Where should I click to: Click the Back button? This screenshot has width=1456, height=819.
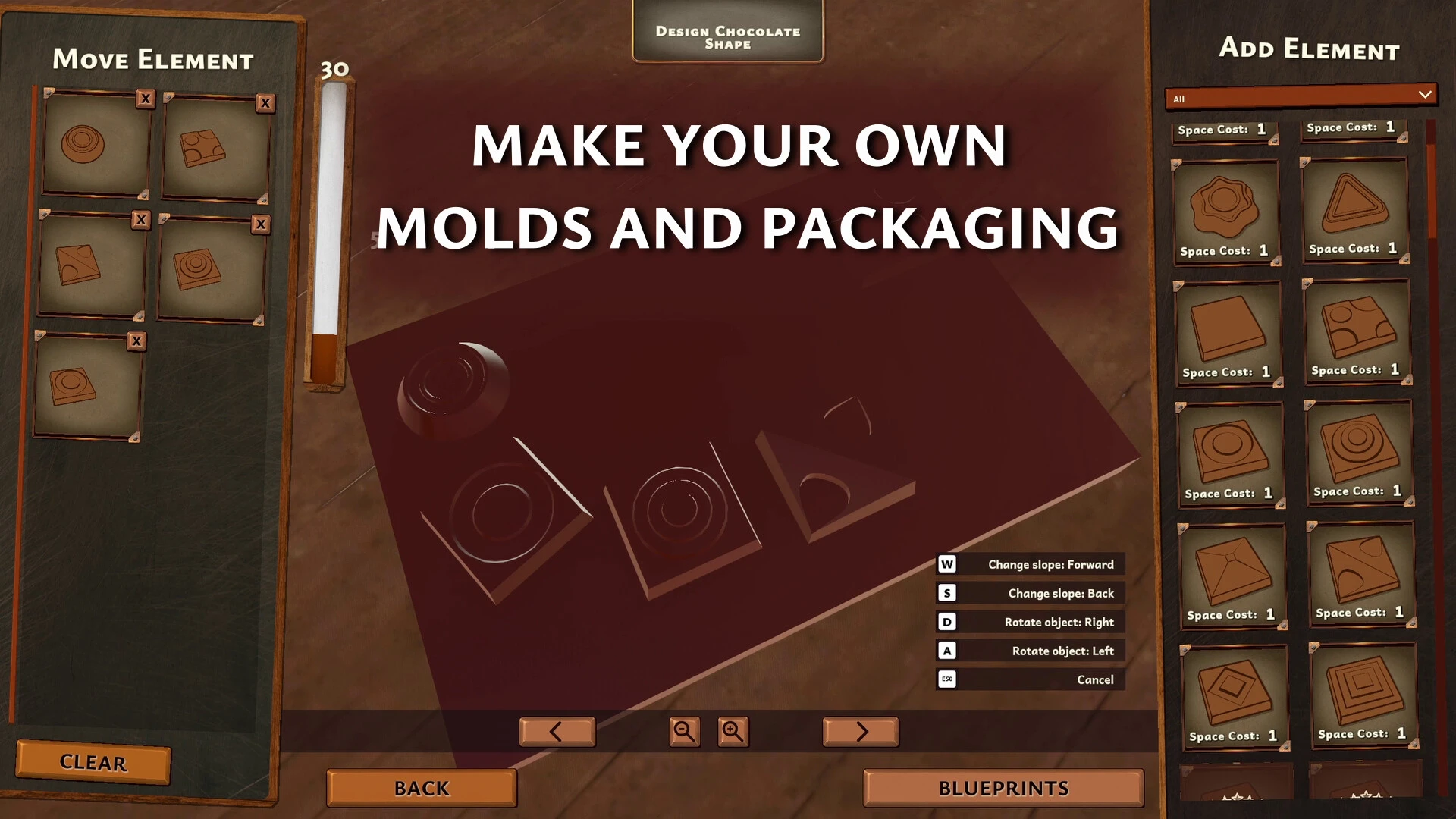[x=421, y=788]
